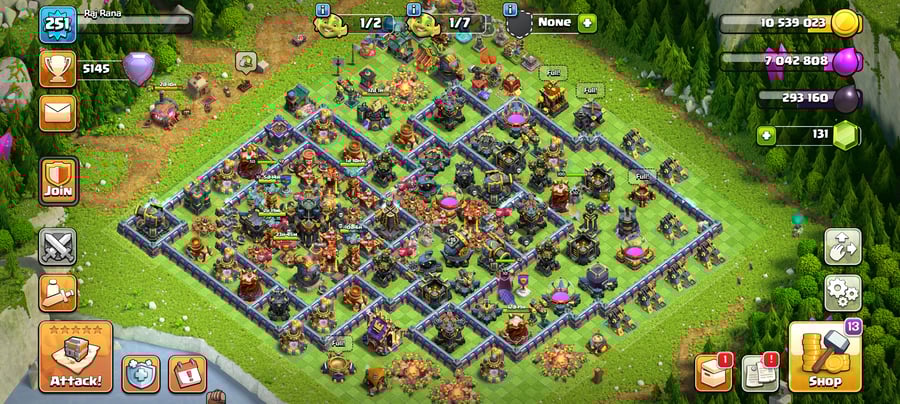Open the mail inbox envelope
900x404 pixels.
click(57, 113)
